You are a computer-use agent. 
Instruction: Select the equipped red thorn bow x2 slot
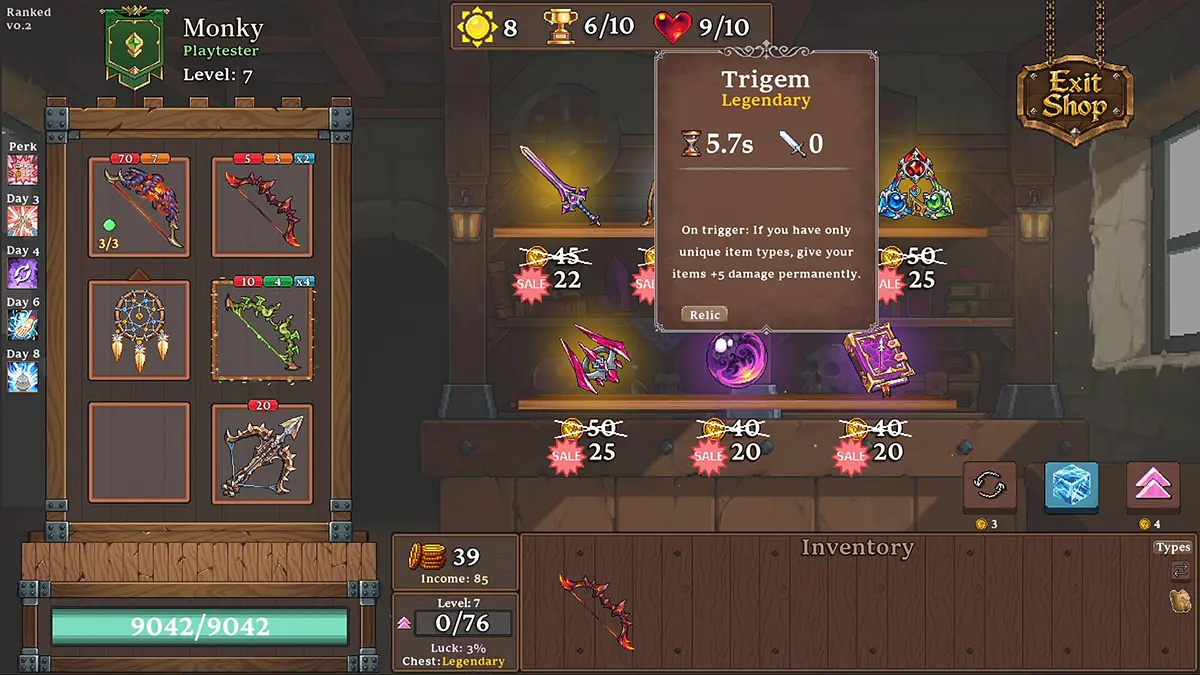(263, 207)
